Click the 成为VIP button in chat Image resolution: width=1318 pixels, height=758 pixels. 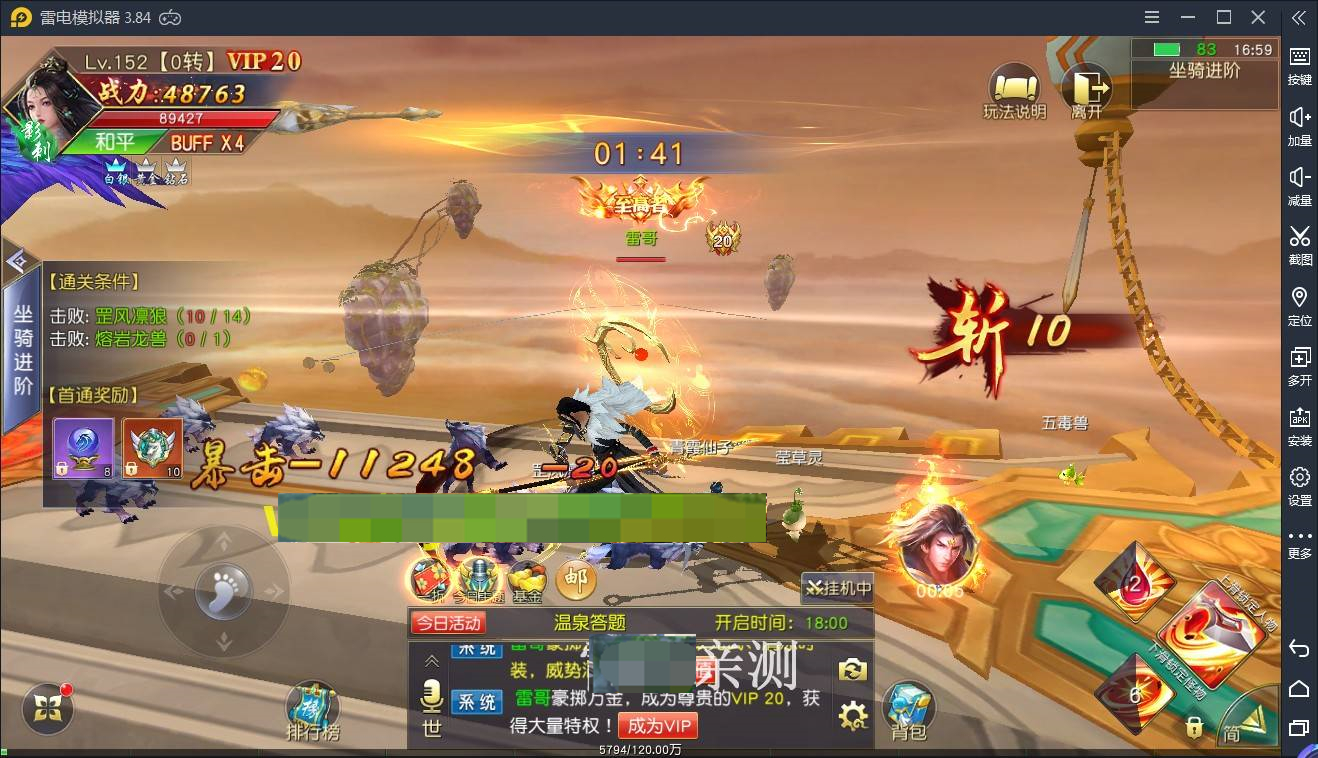point(657,725)
